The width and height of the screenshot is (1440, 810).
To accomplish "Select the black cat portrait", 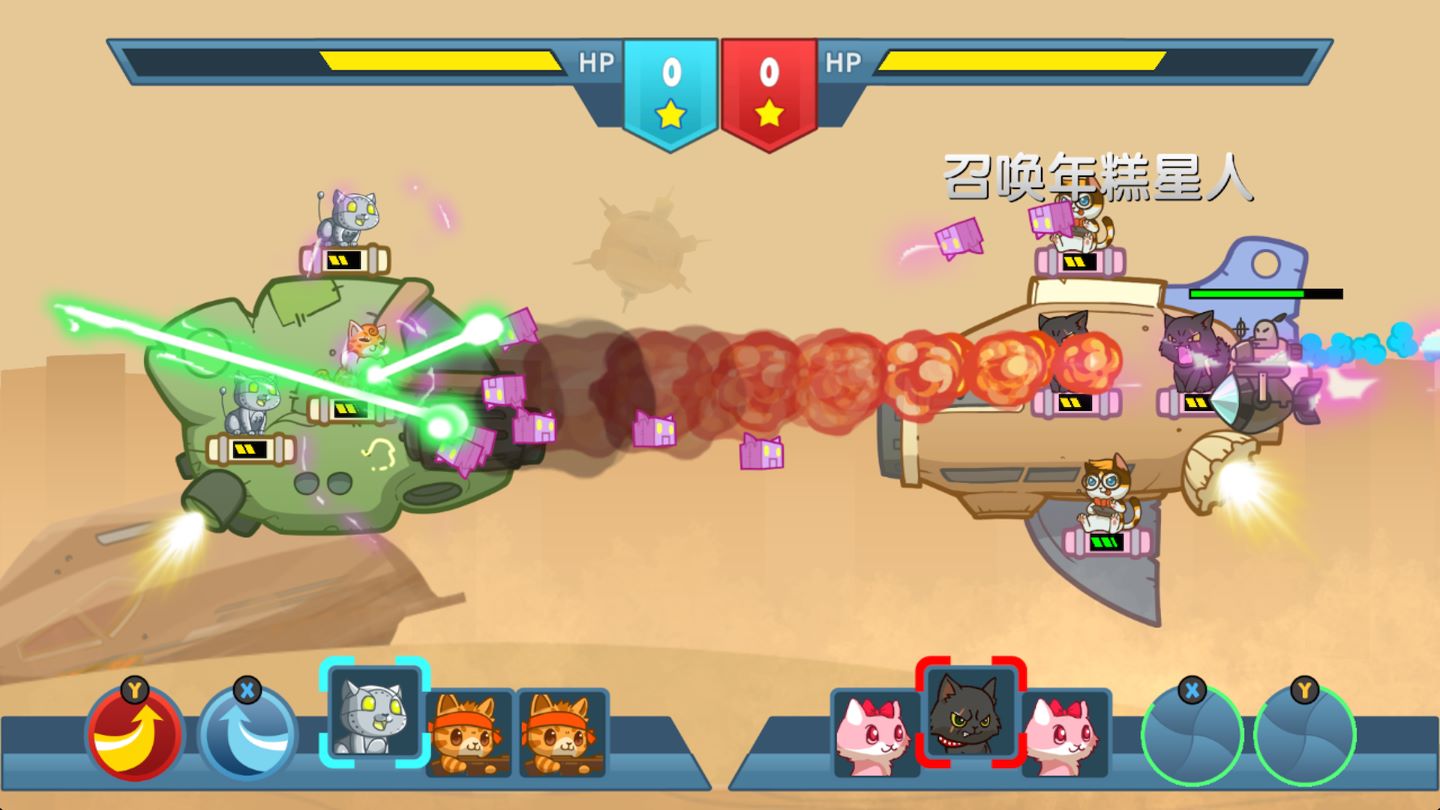I will [x=970, y=714].
